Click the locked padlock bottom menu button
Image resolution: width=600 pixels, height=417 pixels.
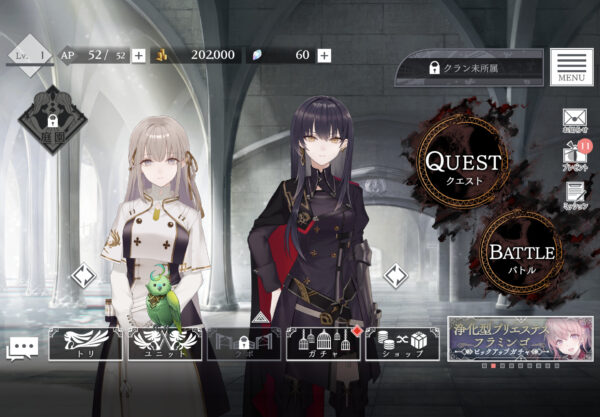243,343
